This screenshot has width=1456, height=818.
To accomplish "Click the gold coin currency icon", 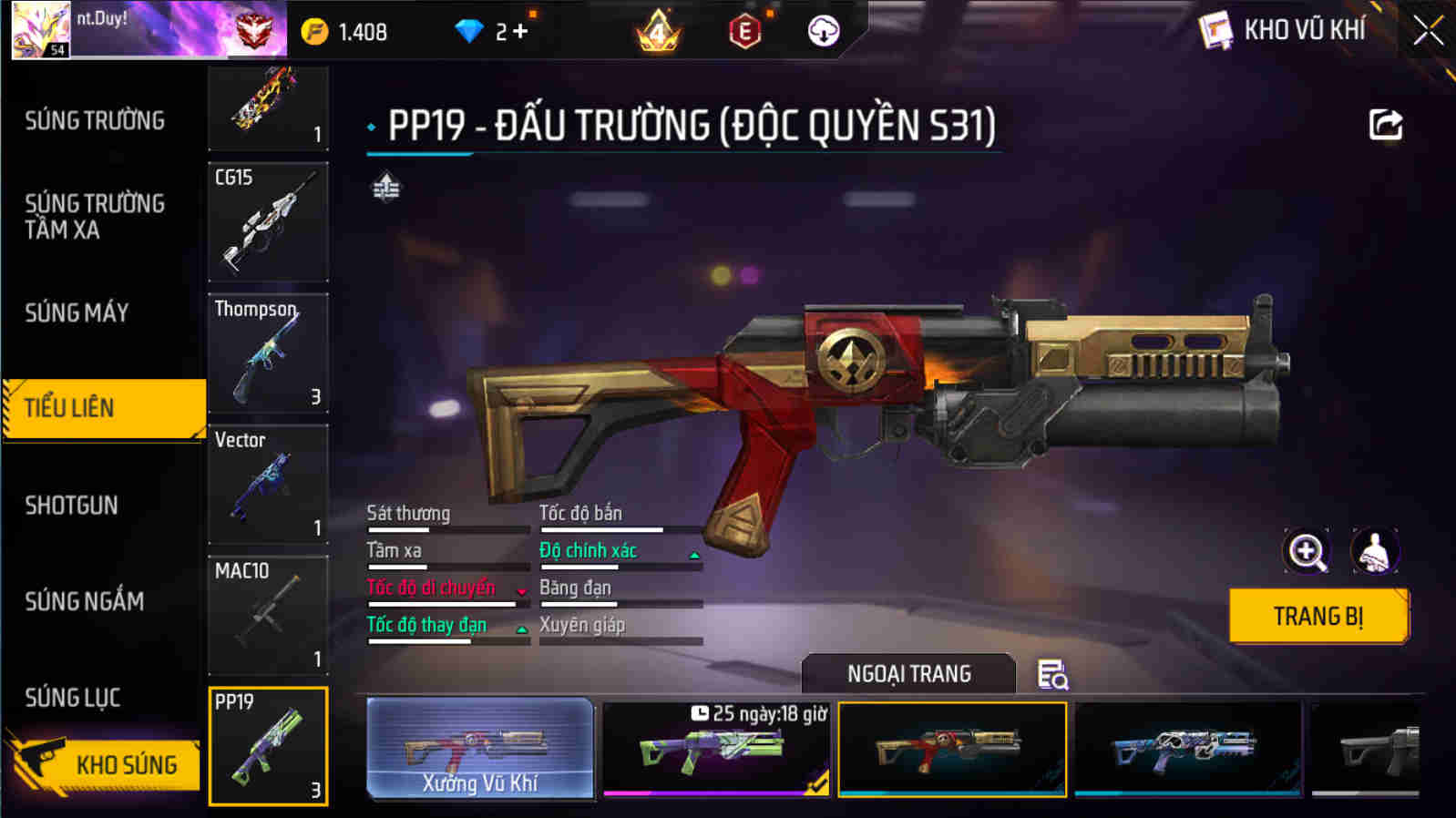I will click(x=315, y=30).
